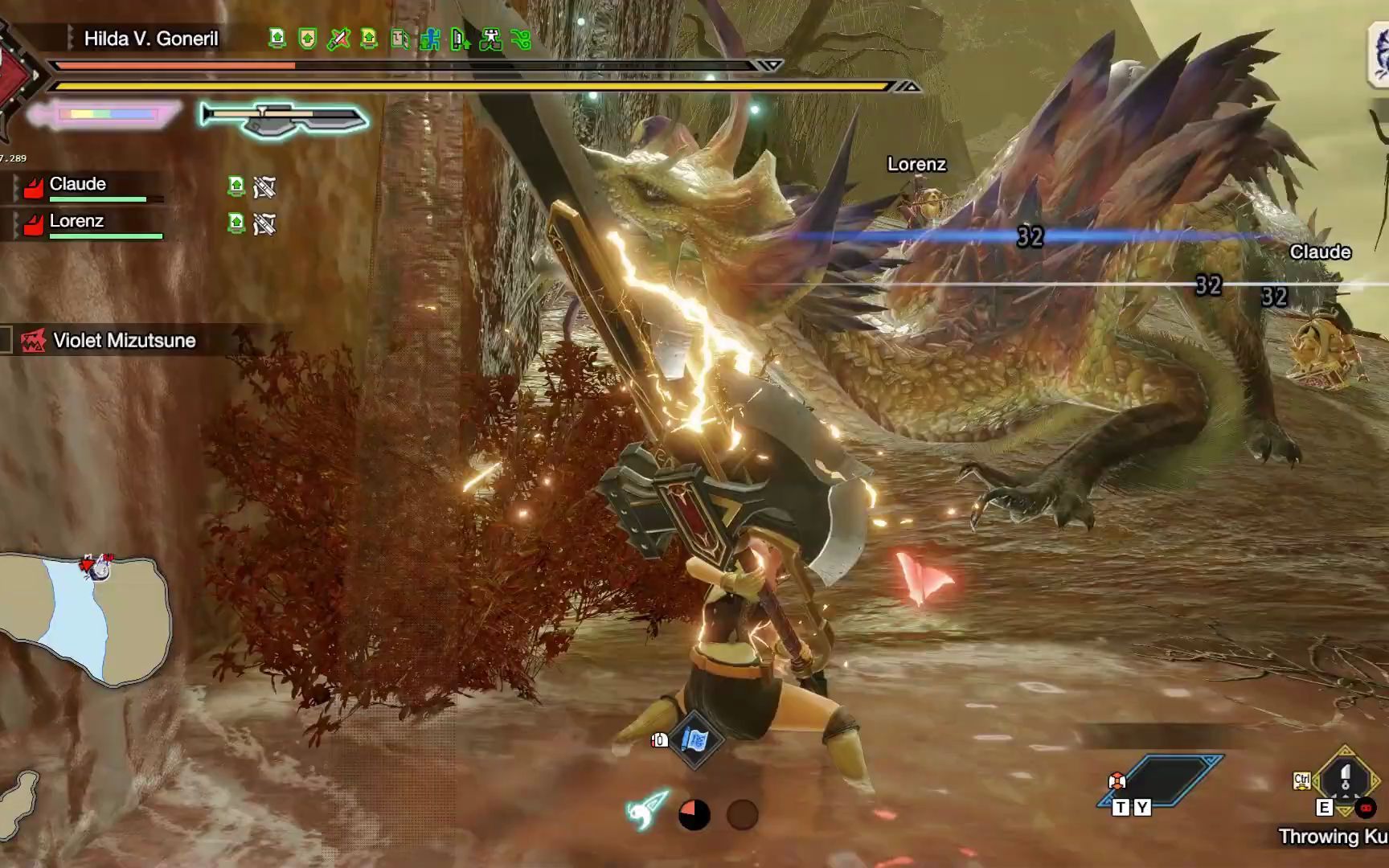This screenshot has width=1389, height=868.
Task: Click the sword buff status icon
Action: (338, 39)
